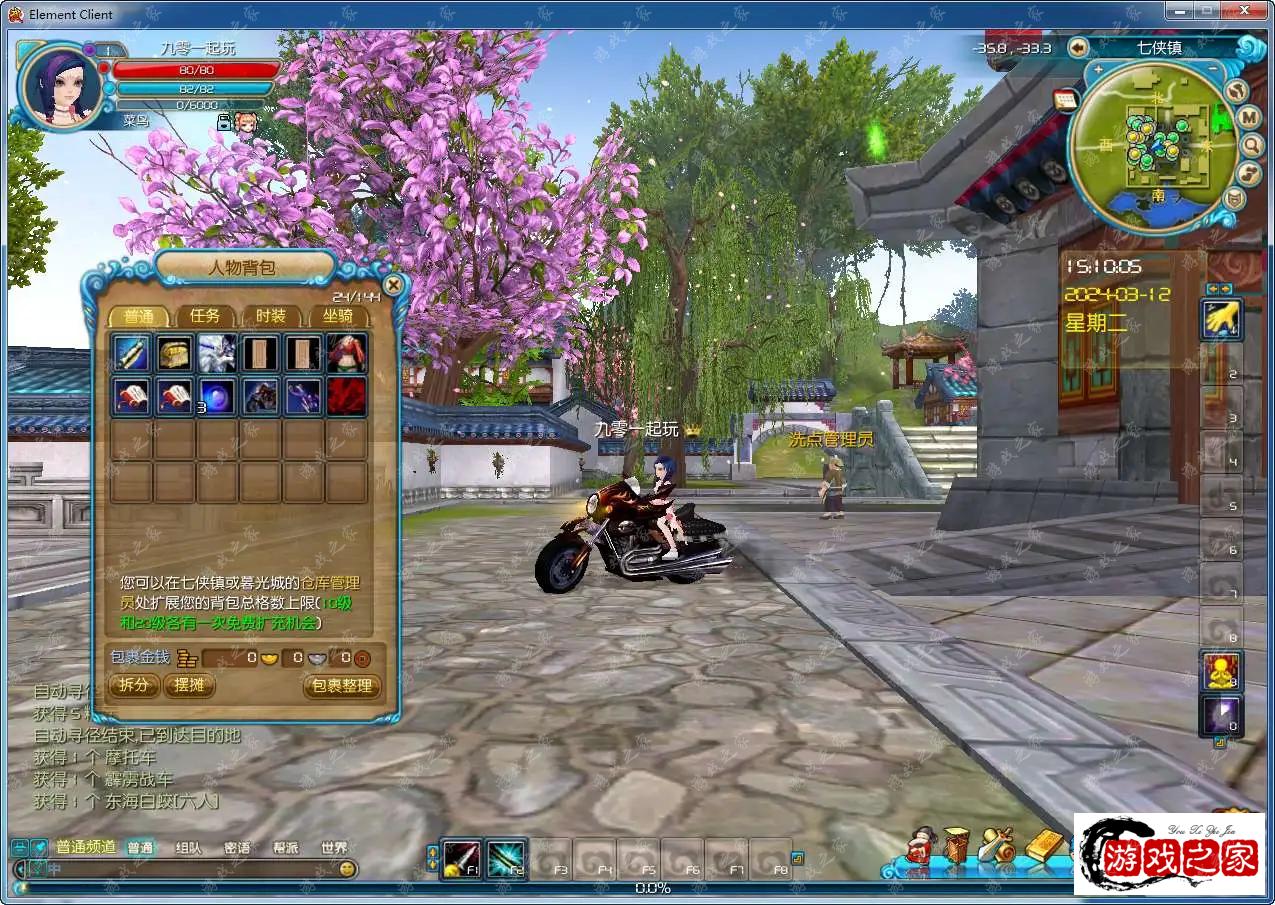Switch to the 任务 bag tab
The height and width of the screenshot is (905, 1275).
[205, 316]
